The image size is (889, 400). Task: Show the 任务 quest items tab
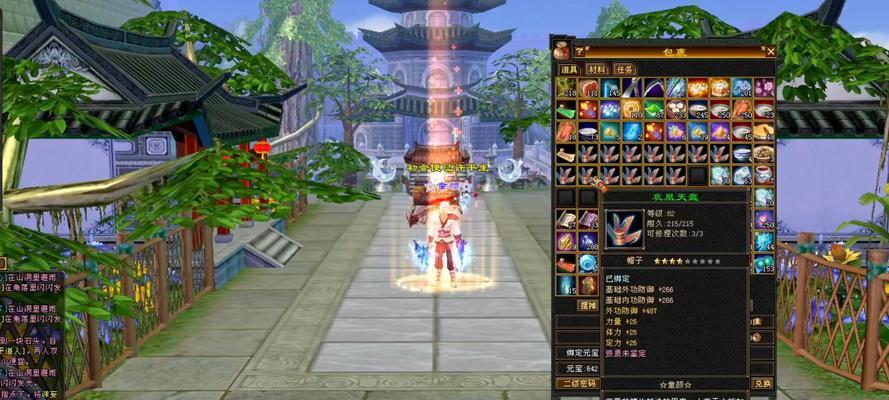tap(625, 69)
